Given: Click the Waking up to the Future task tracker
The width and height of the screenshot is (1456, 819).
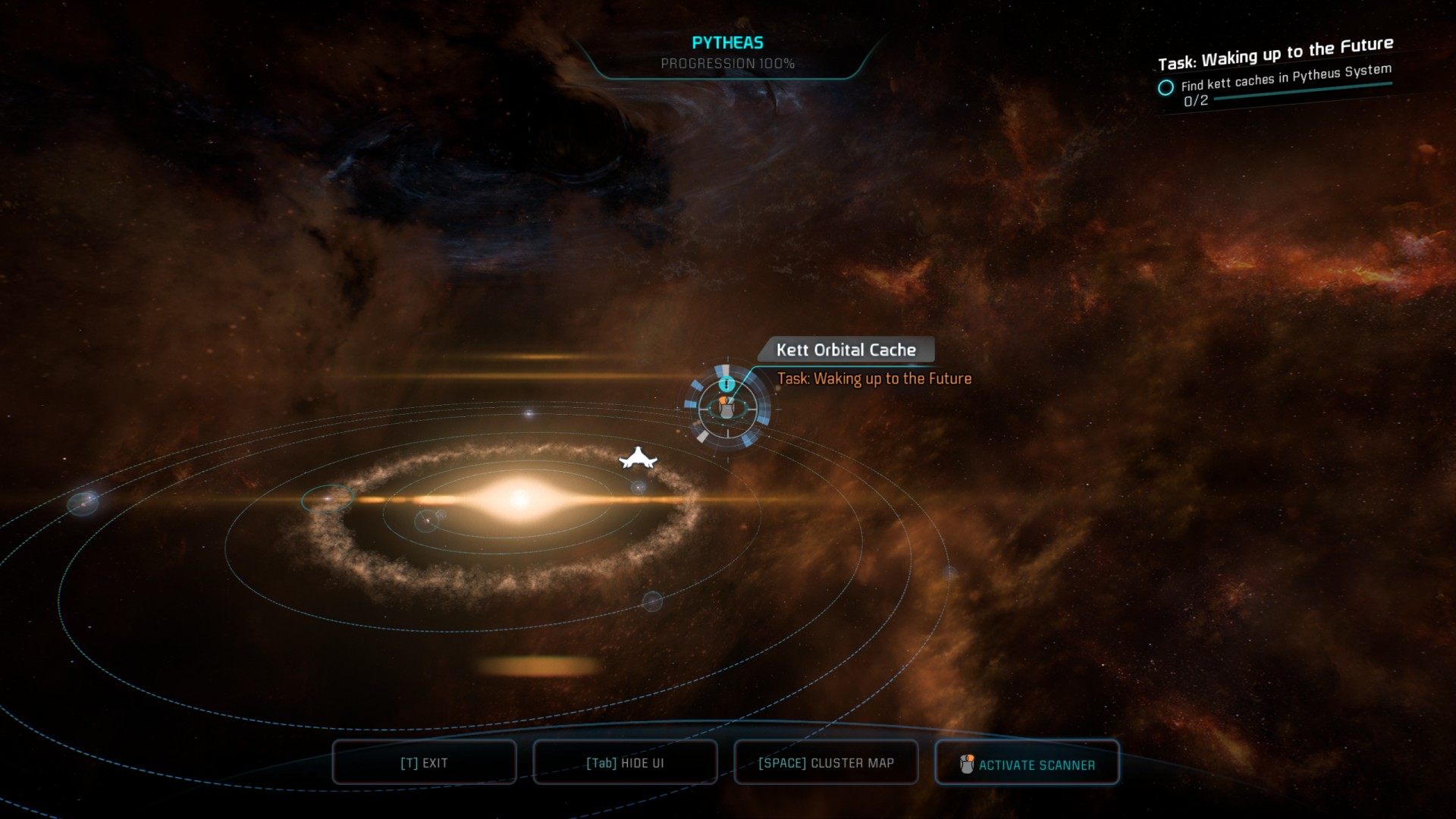Looking at the screenshot, I should click(1276, 55).
